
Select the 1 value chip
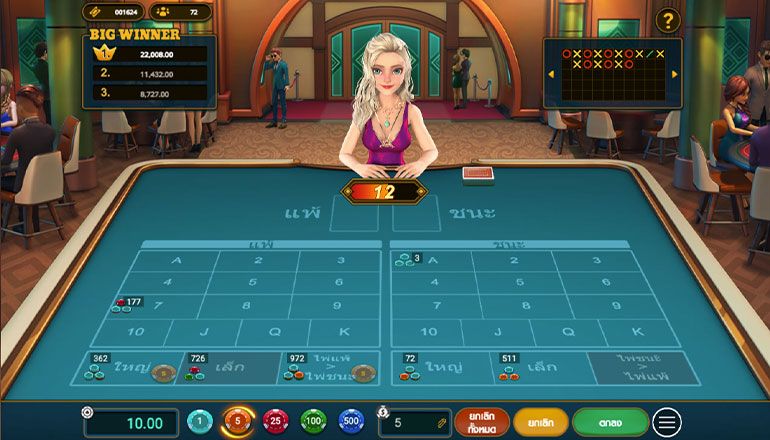201,422
